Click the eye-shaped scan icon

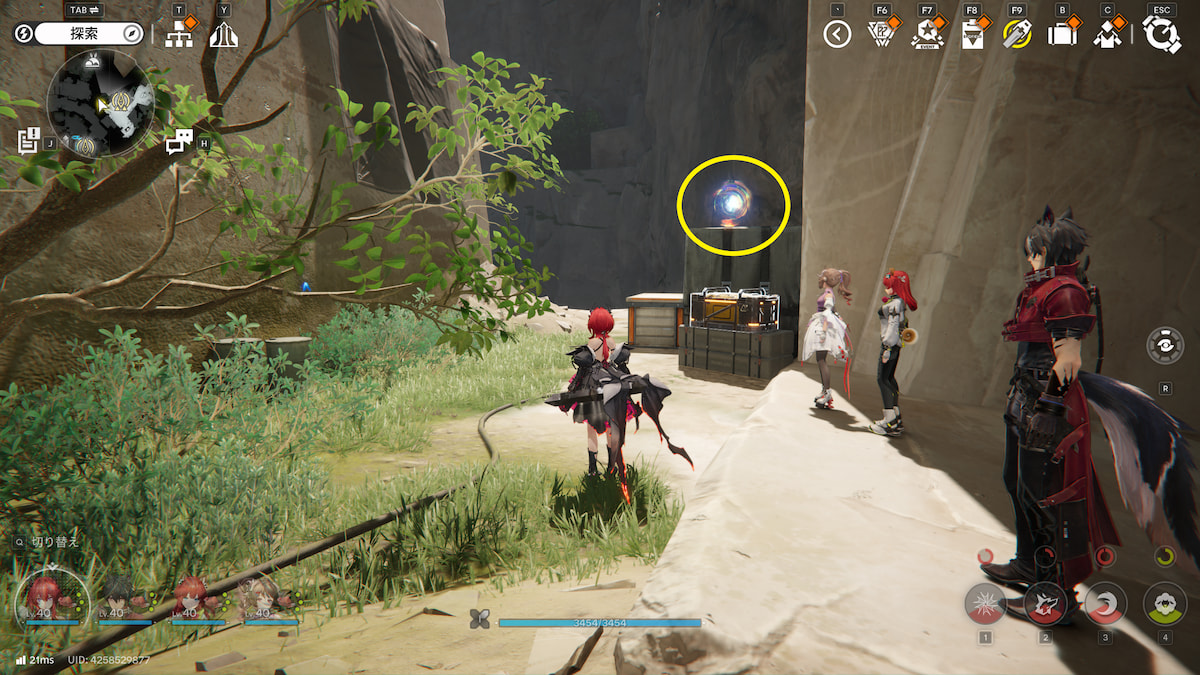(x=1165, y=345)
